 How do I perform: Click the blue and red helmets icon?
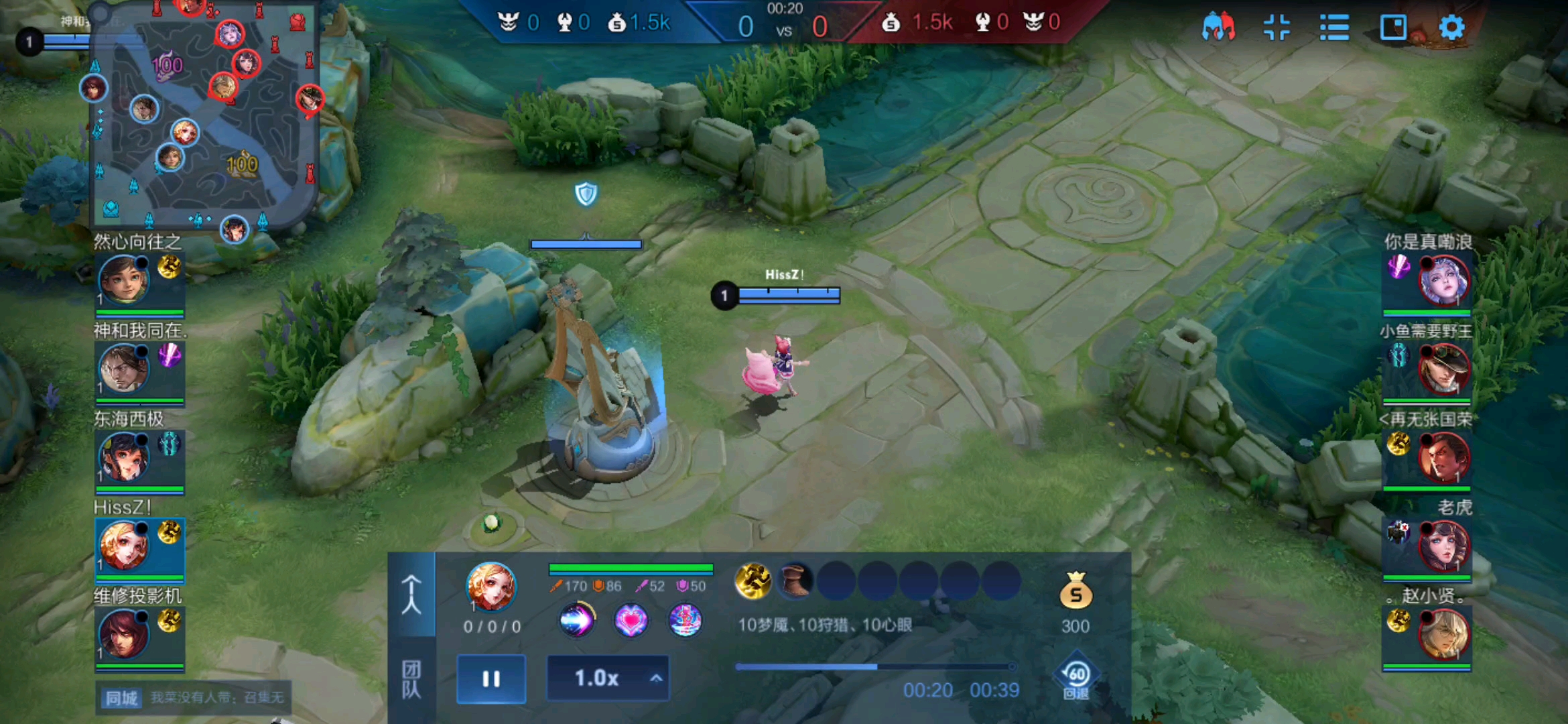[x=1219, y=27]
